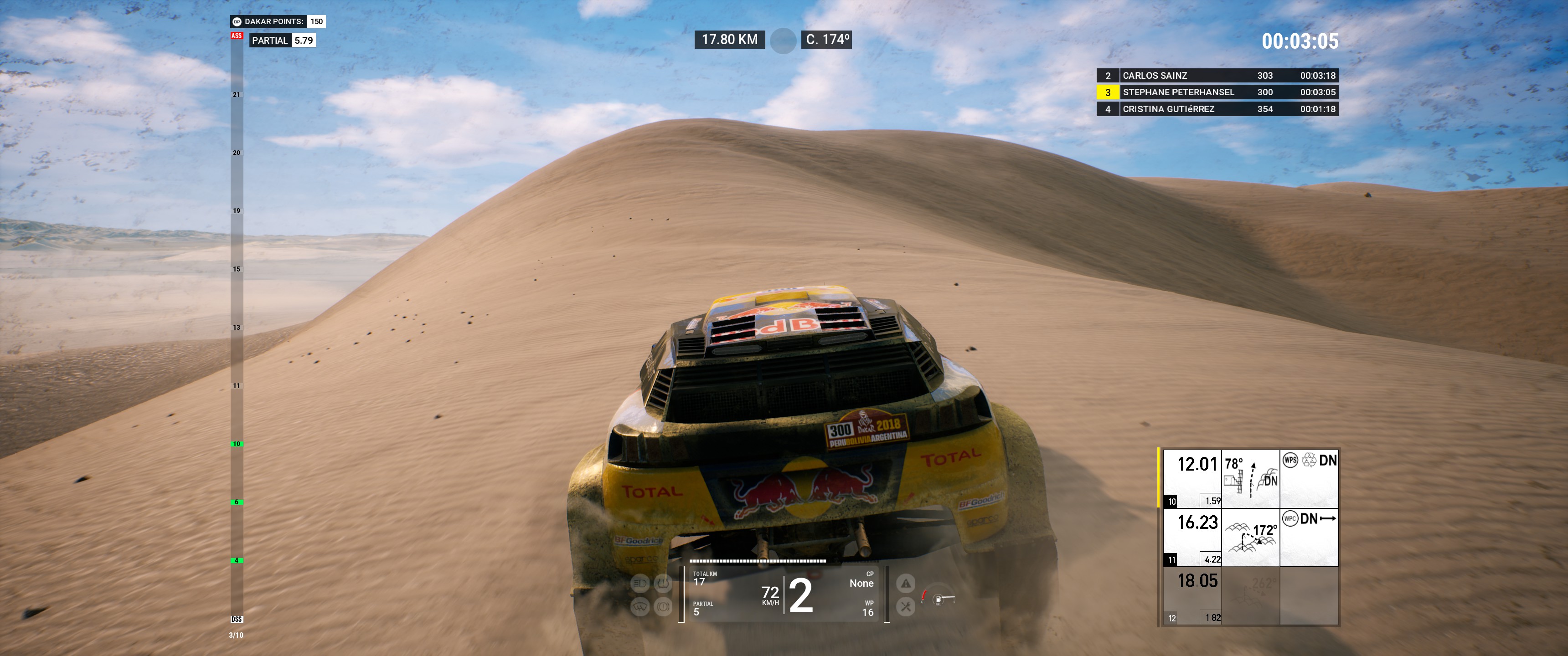Click the WPC waypoint symbol in roadbook
Viewport: 1568px width, 656px height.
coord(1290,518)
